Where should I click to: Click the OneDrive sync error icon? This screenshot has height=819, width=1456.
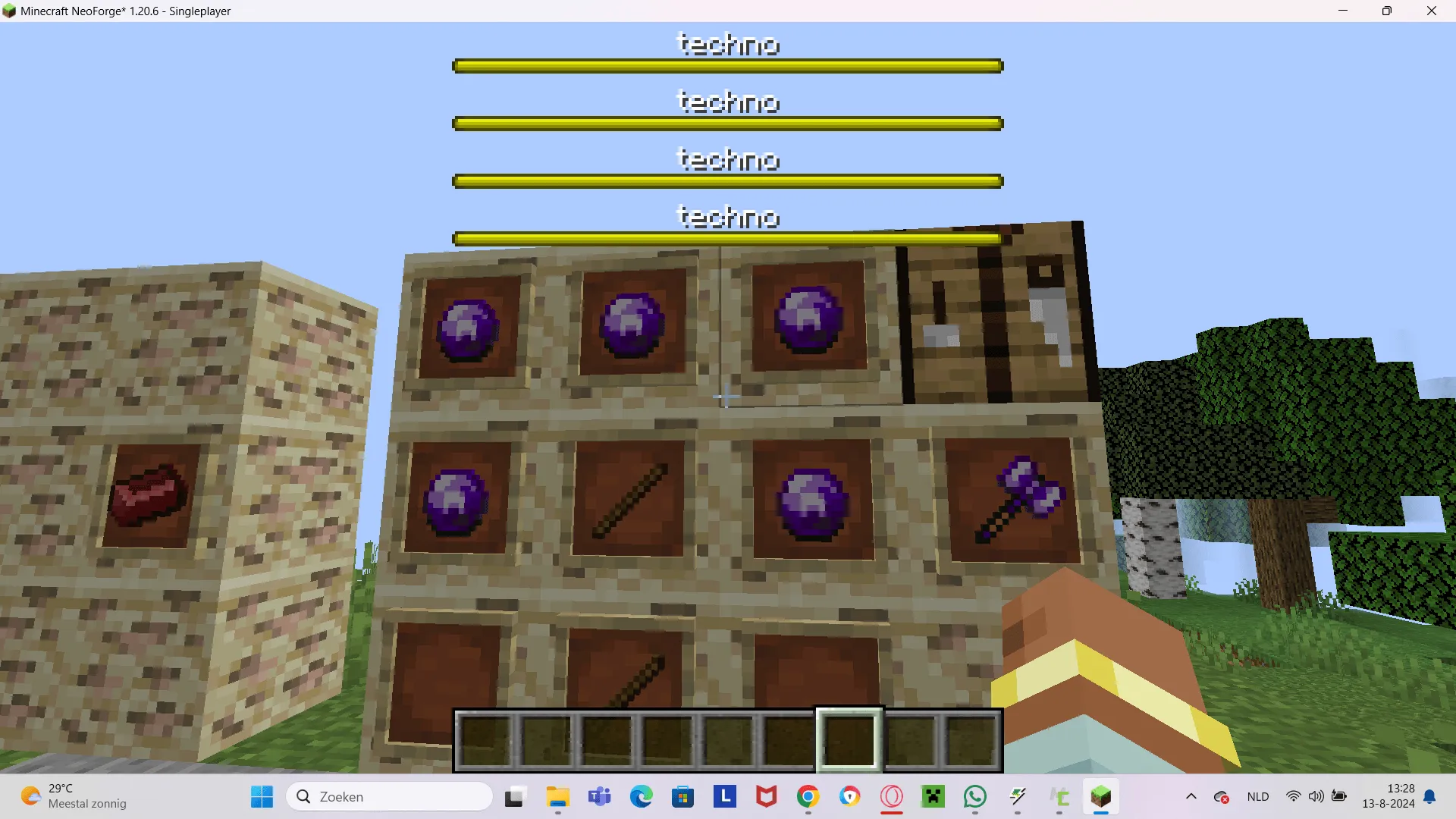click(x=1221, y=797)
